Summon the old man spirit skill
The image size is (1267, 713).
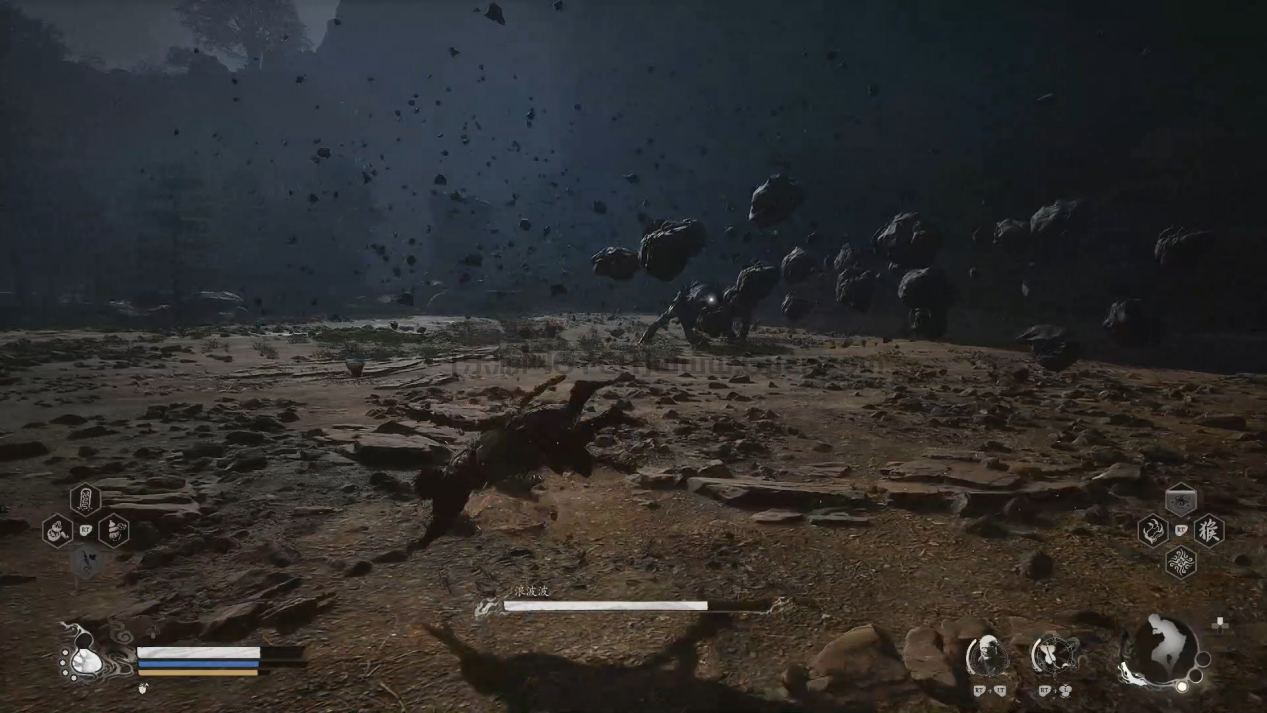click(x=987, y=655)
